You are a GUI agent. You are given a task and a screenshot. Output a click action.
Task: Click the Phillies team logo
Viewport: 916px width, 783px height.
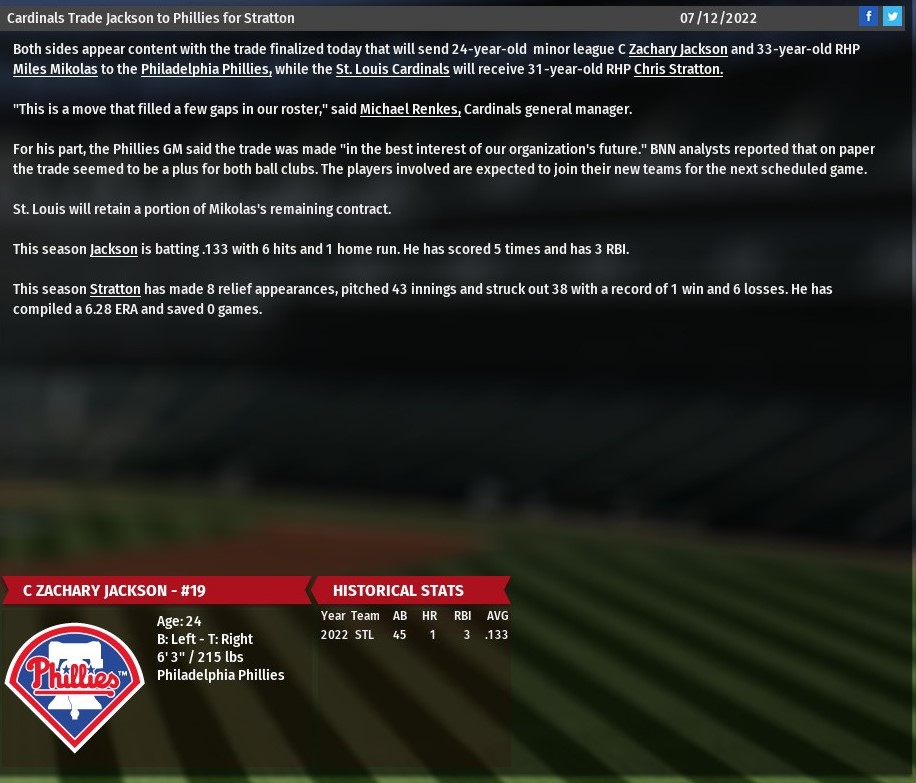75,686
